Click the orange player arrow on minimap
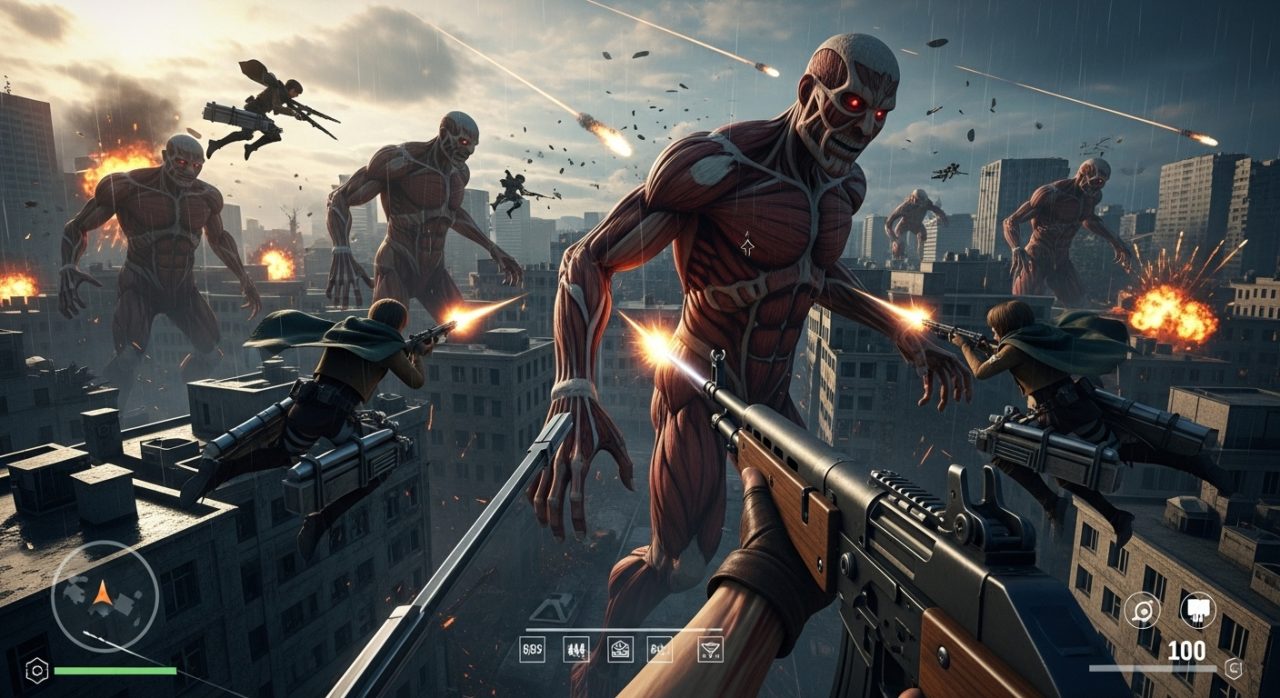 [x=102, y=595]
